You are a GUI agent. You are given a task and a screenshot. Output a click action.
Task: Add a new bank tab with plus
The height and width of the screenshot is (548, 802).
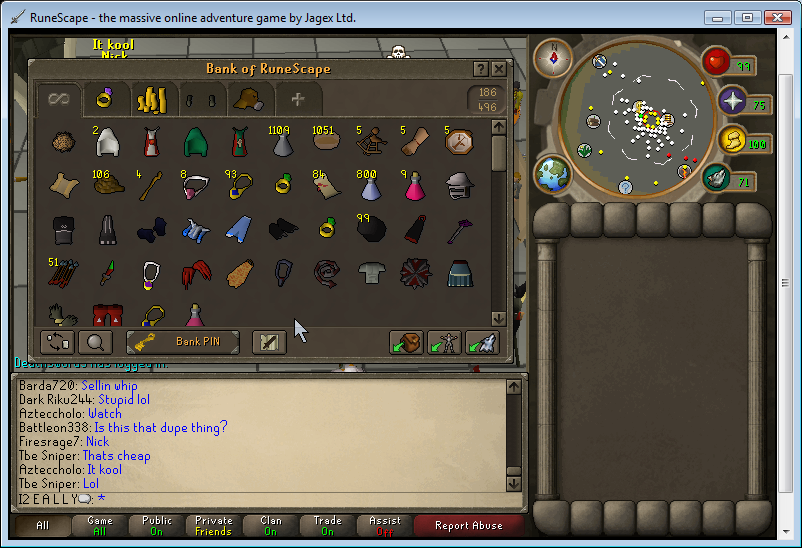click(297, 99)
